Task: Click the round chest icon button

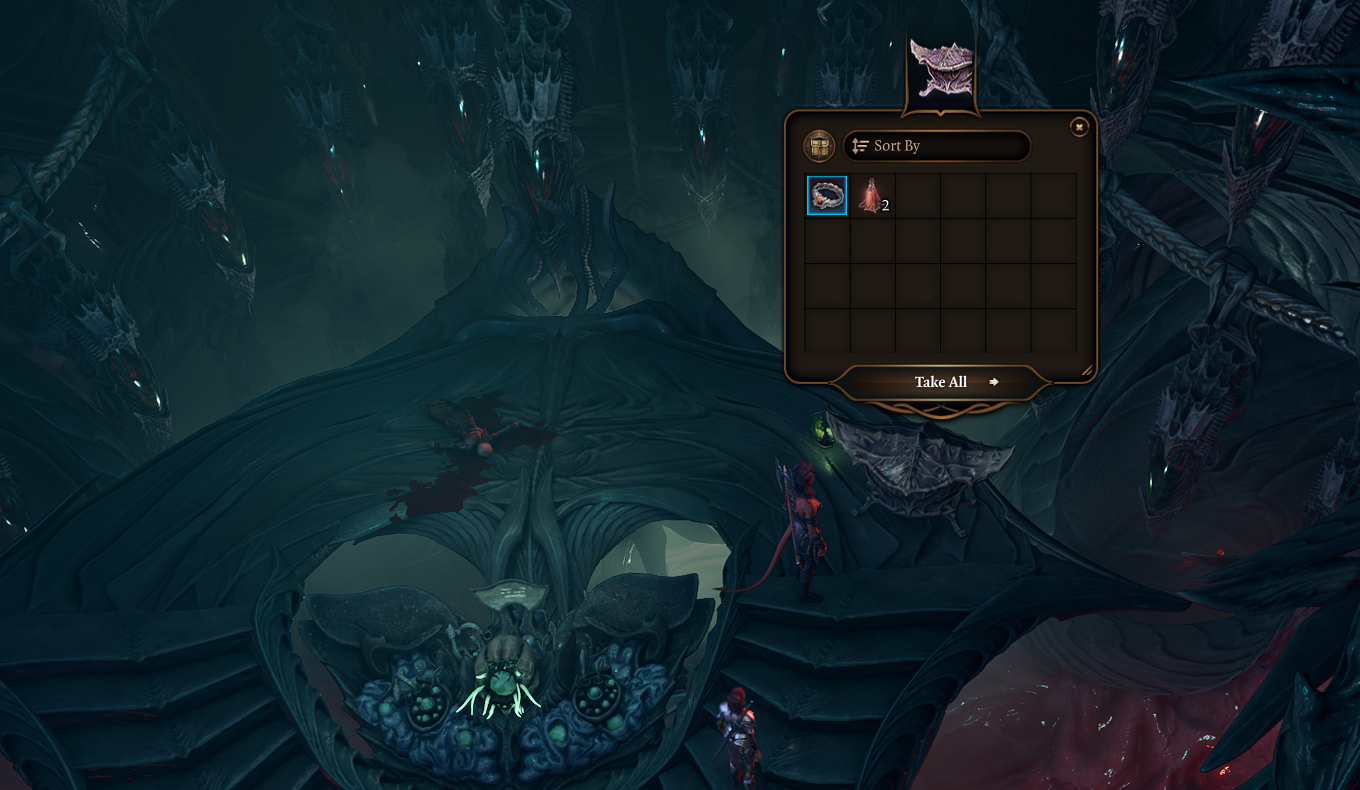Action: (x=819, y=147)
